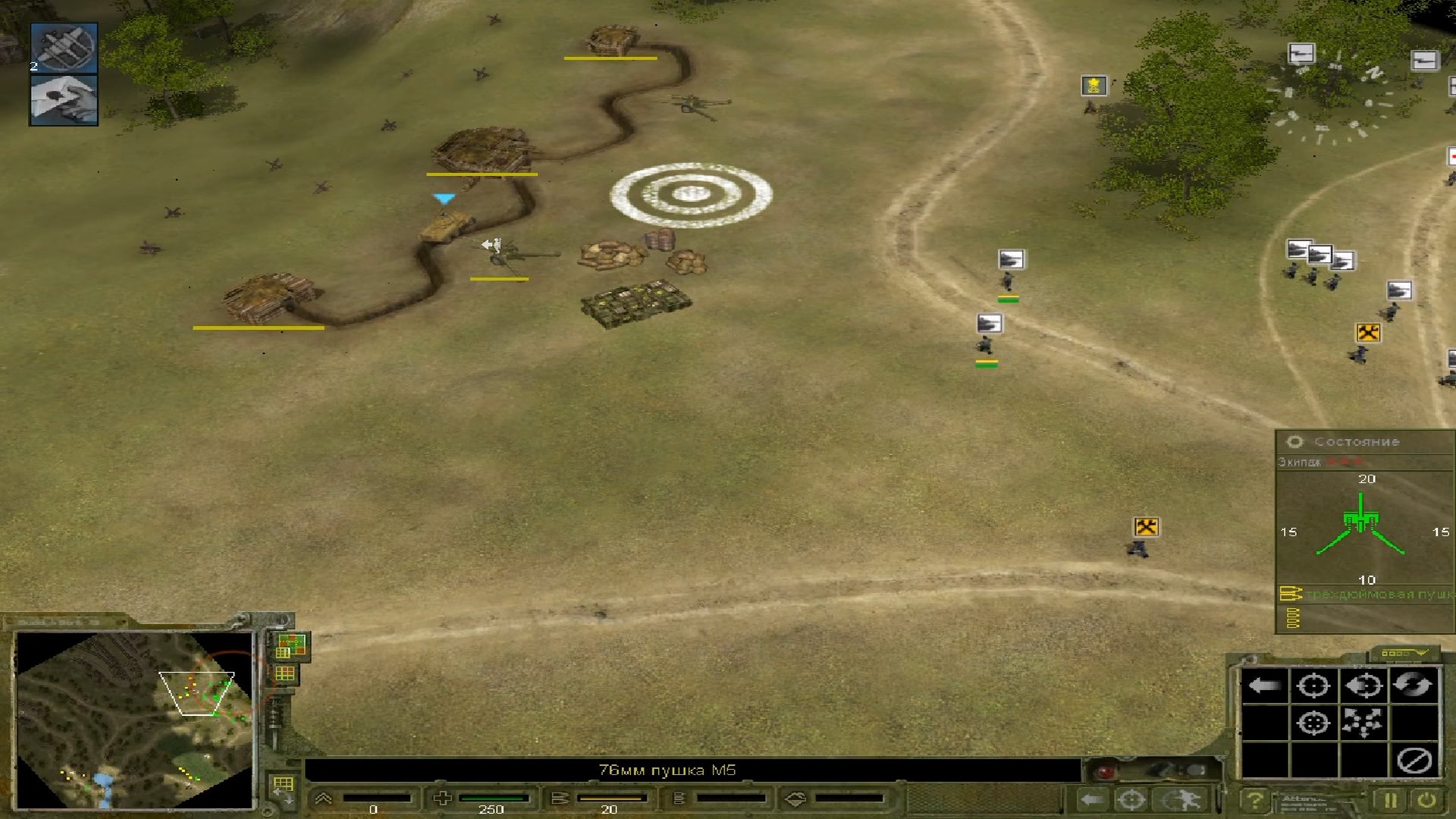
Task: Toggle the red indicator light button
Action: [x=1106, y=771]
